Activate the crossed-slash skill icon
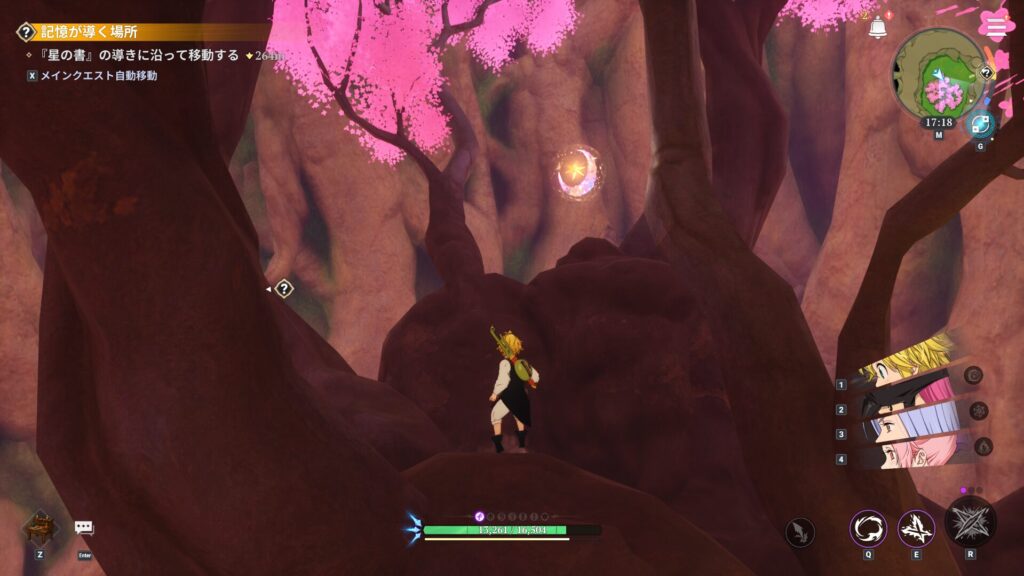Image resolution: width=1024 pixels, height=576 pixels. [x=916, y=528]
